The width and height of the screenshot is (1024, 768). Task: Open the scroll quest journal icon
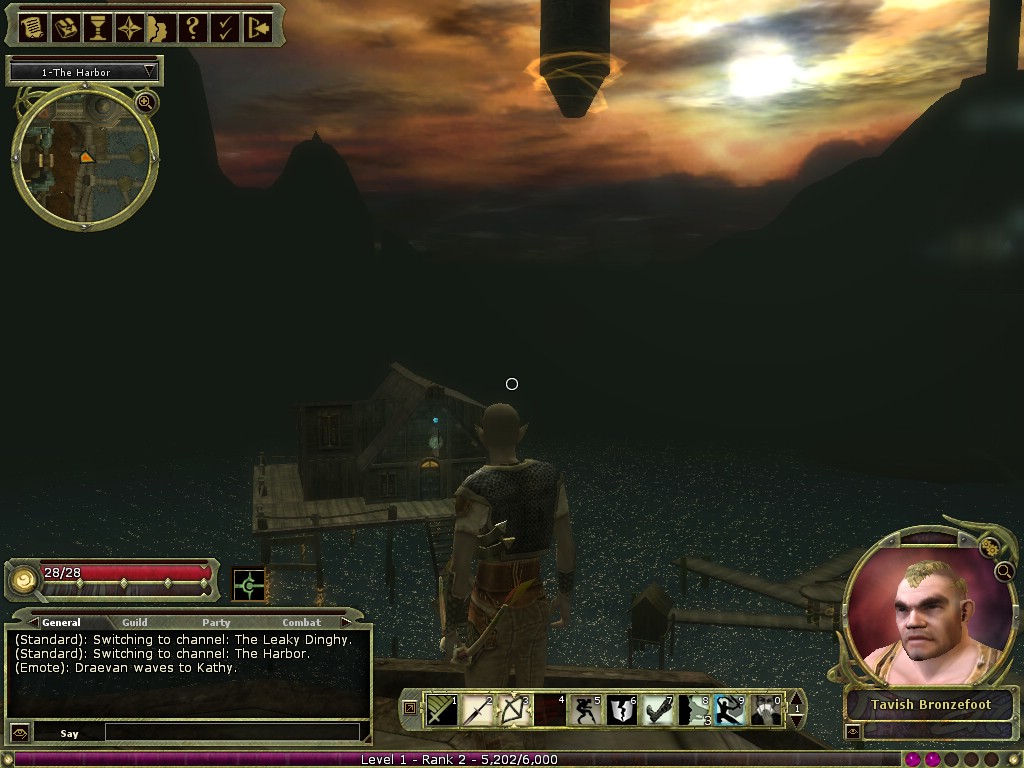pyautogui.click(x=32, y=28)
